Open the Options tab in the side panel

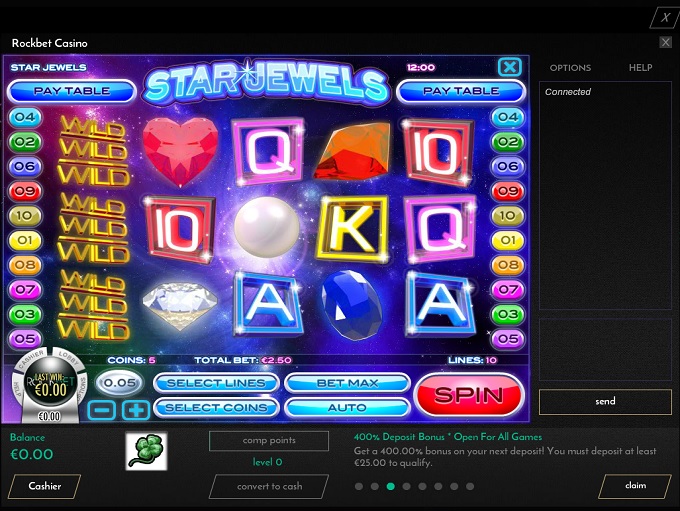click(570, 68)
